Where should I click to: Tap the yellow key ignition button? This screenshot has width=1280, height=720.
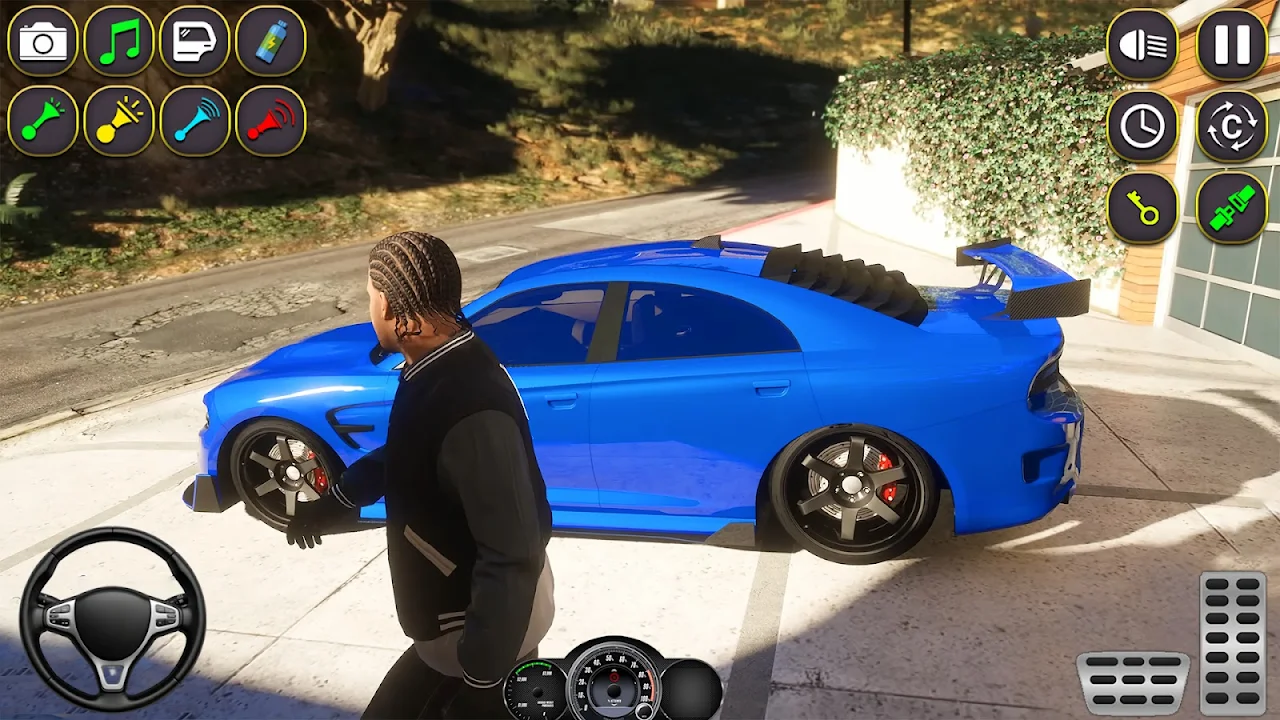coord(1142,208)
